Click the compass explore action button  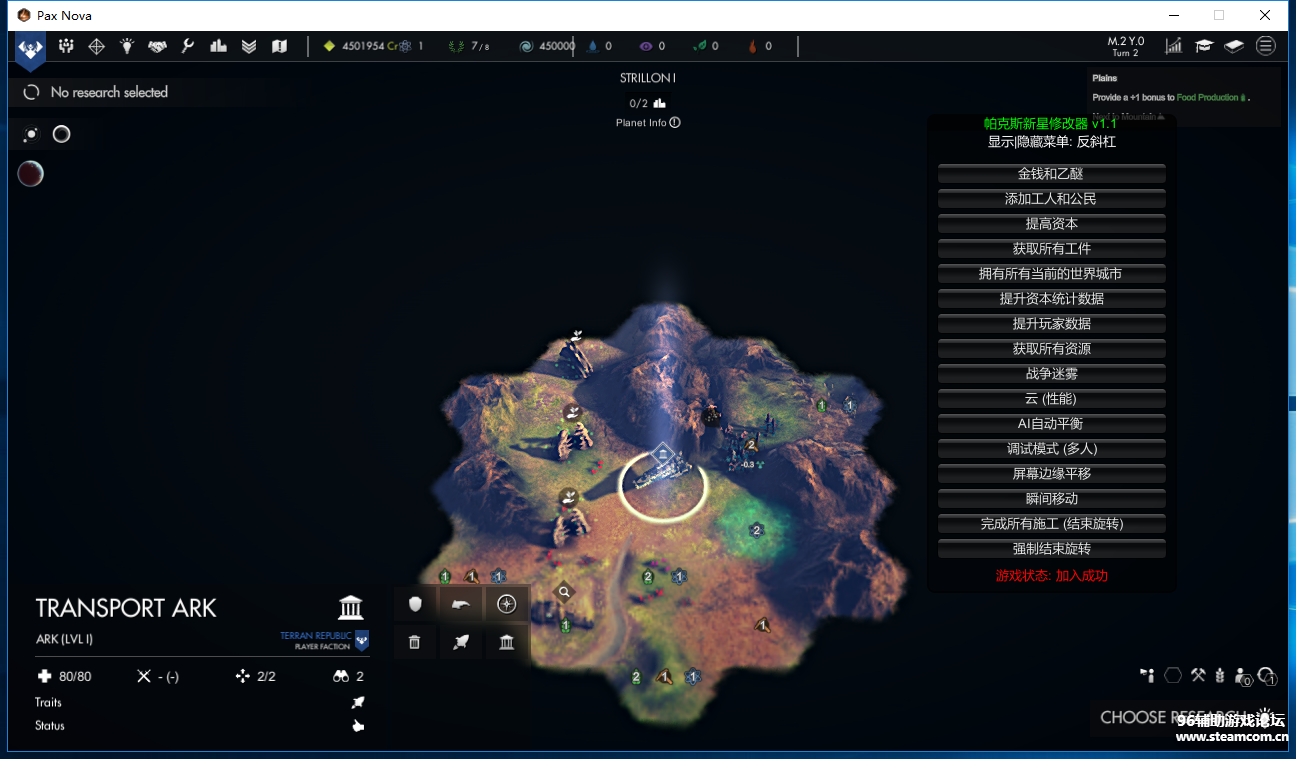pos(507,604)
